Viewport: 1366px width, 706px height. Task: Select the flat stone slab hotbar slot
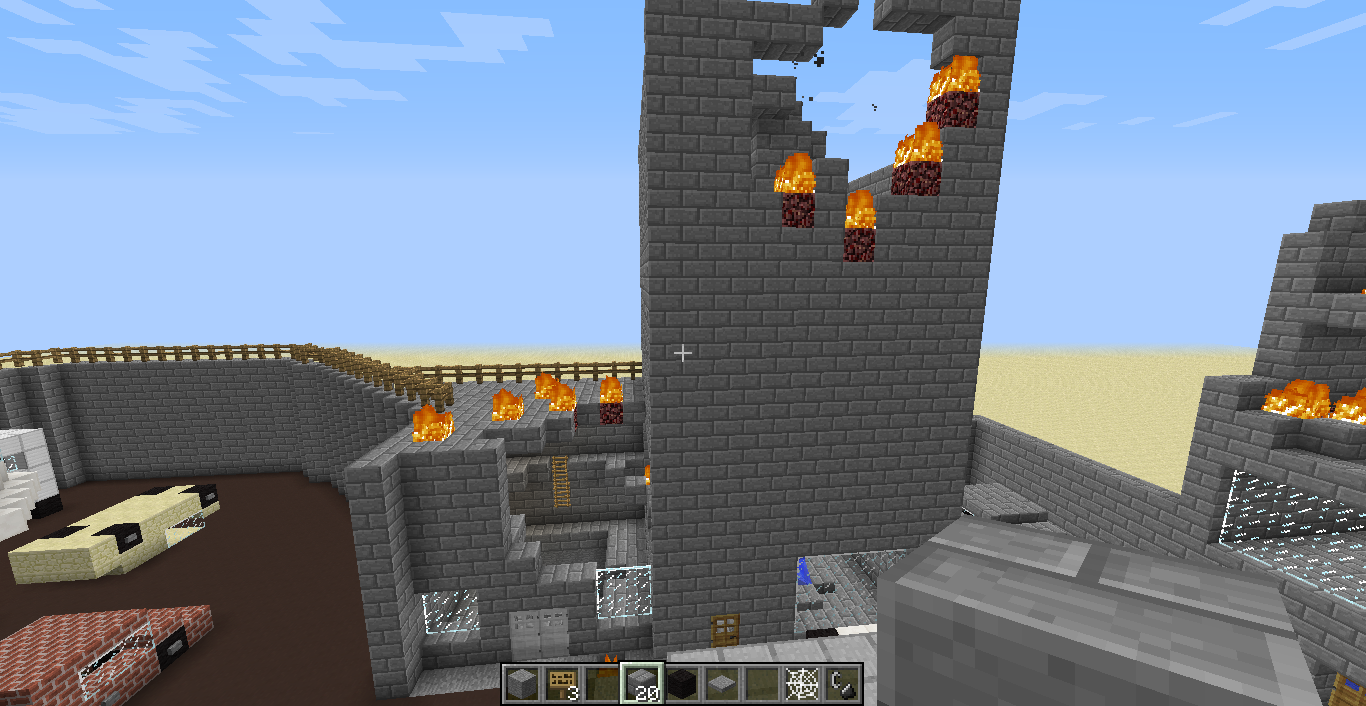coord(720,684)
